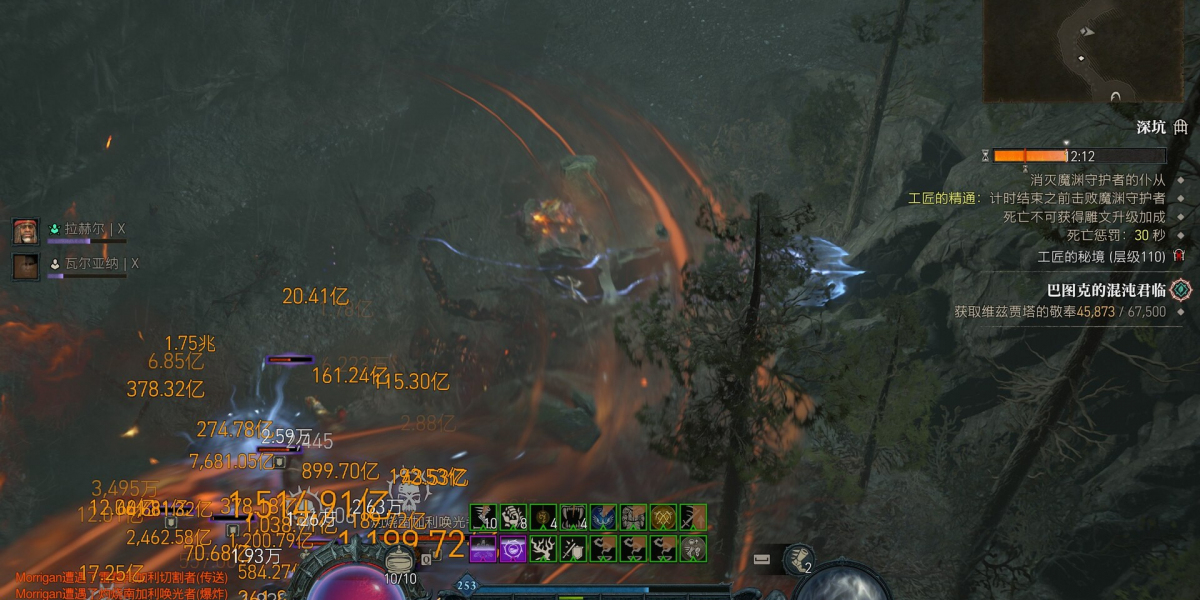Viewport: 1200px width, 600px height.
Task: Click the red 工匠的秘境 objective icon
Action: coord(1179,256)
